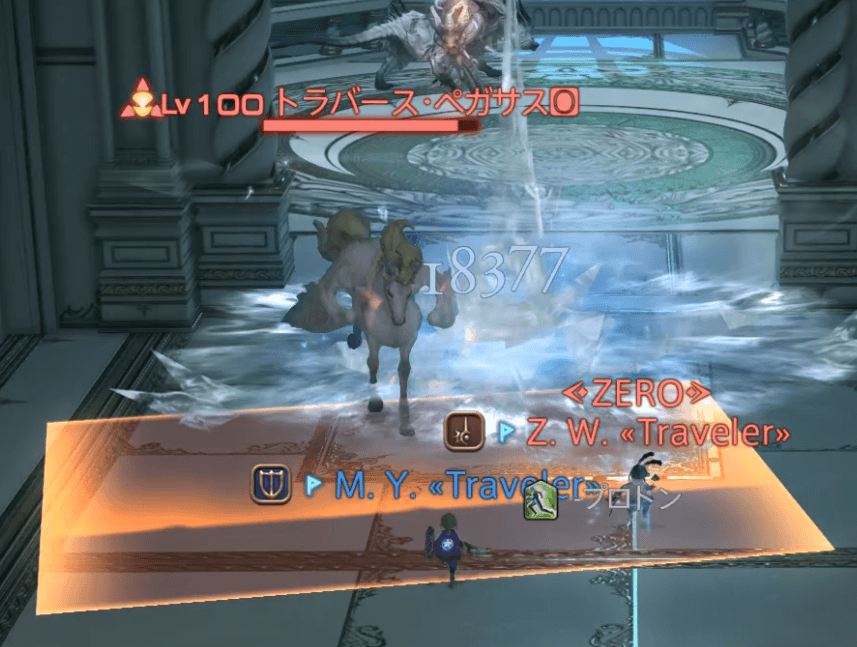Select the M. Y. «Traveler» player nameplate
The image size is (857, 647).
click(x=460, y=486)
